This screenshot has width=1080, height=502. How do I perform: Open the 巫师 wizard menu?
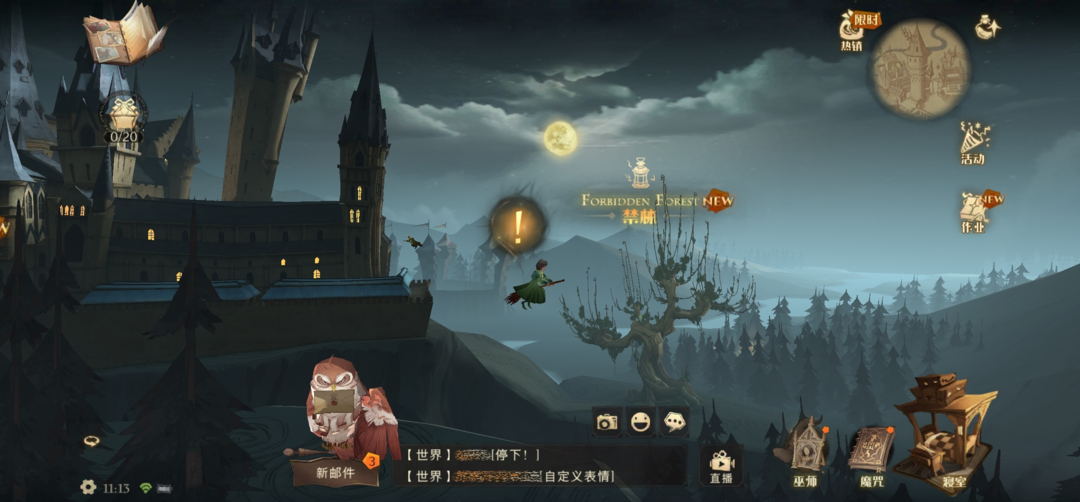click(x=805, y=449)
